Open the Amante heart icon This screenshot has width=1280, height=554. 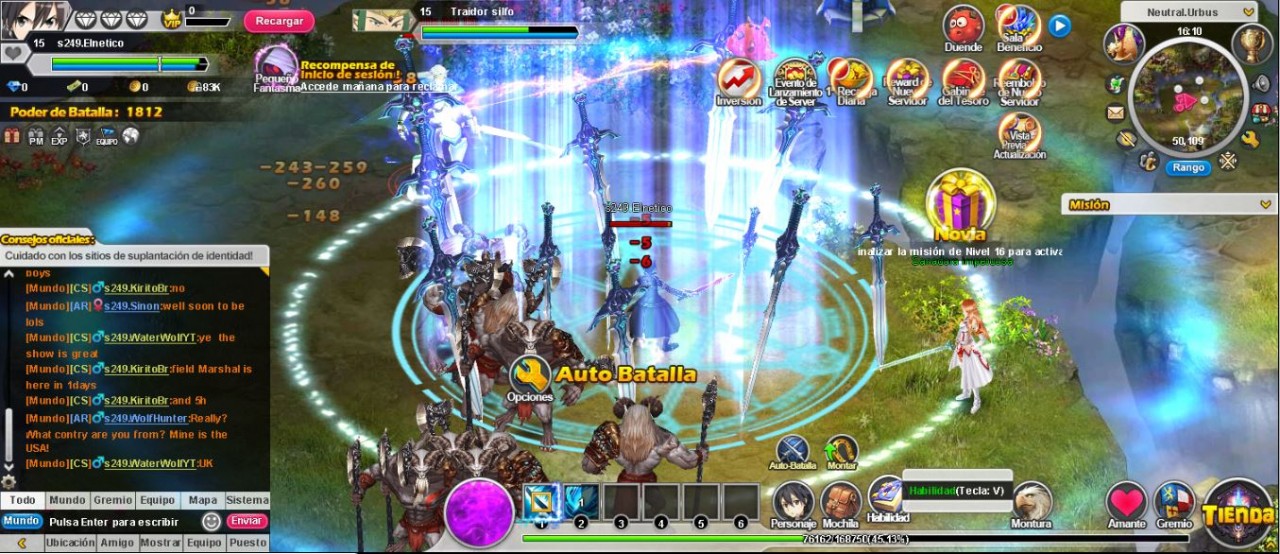click(x=1126, y=503)
